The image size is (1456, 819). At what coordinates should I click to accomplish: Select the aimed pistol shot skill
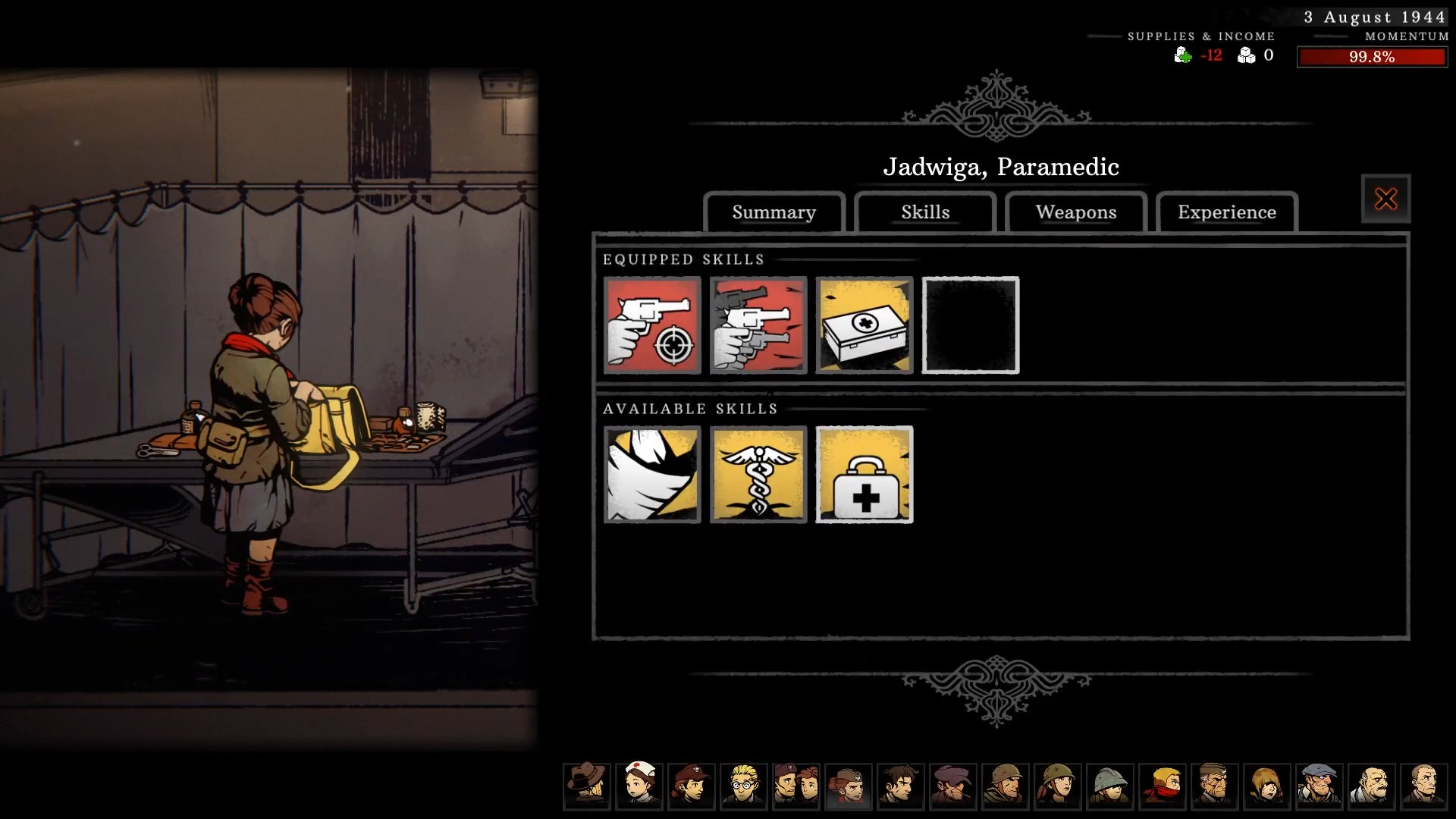click(x=652, y=325)
